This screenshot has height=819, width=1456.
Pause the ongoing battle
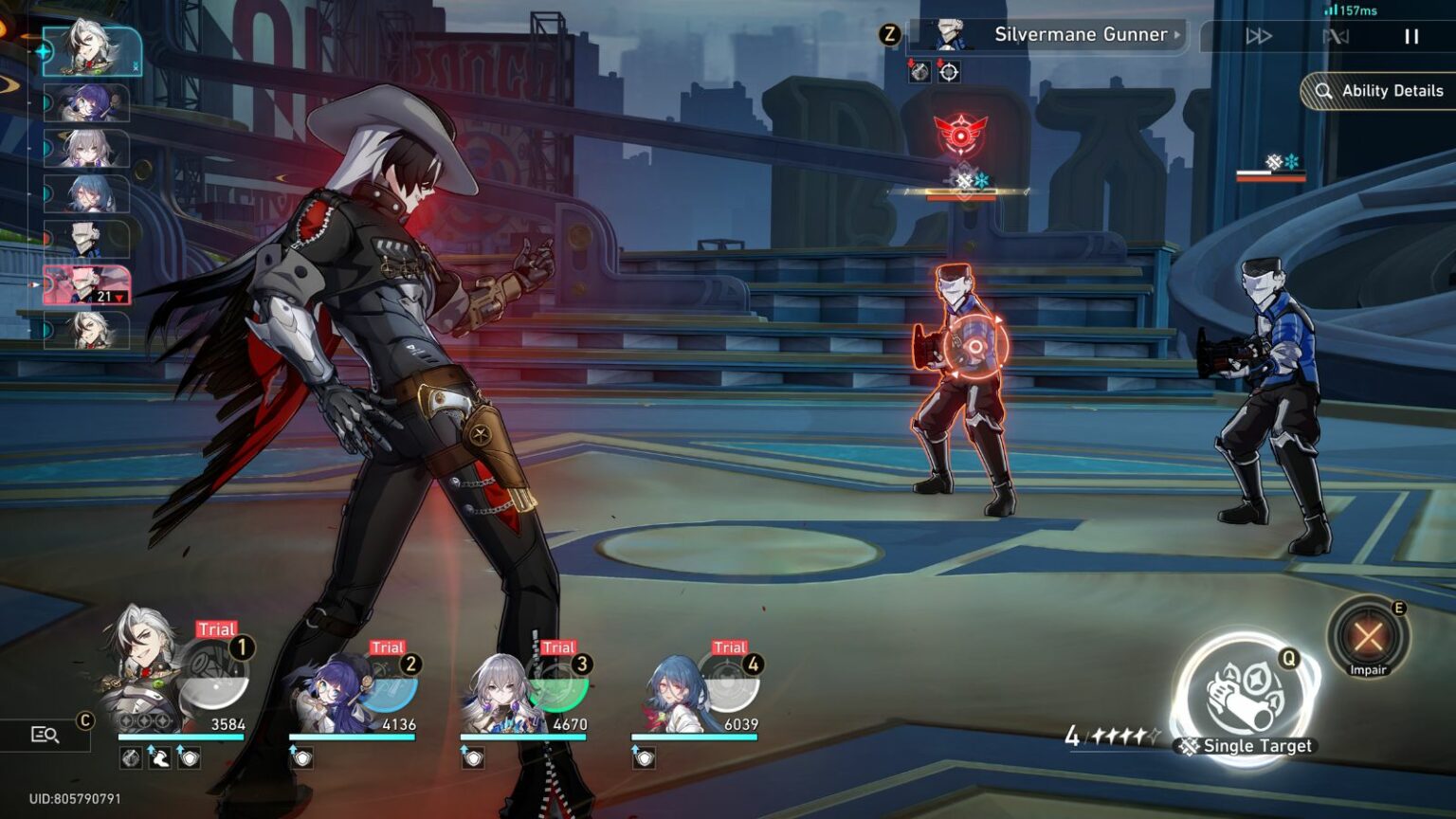tap(1411, 36)
